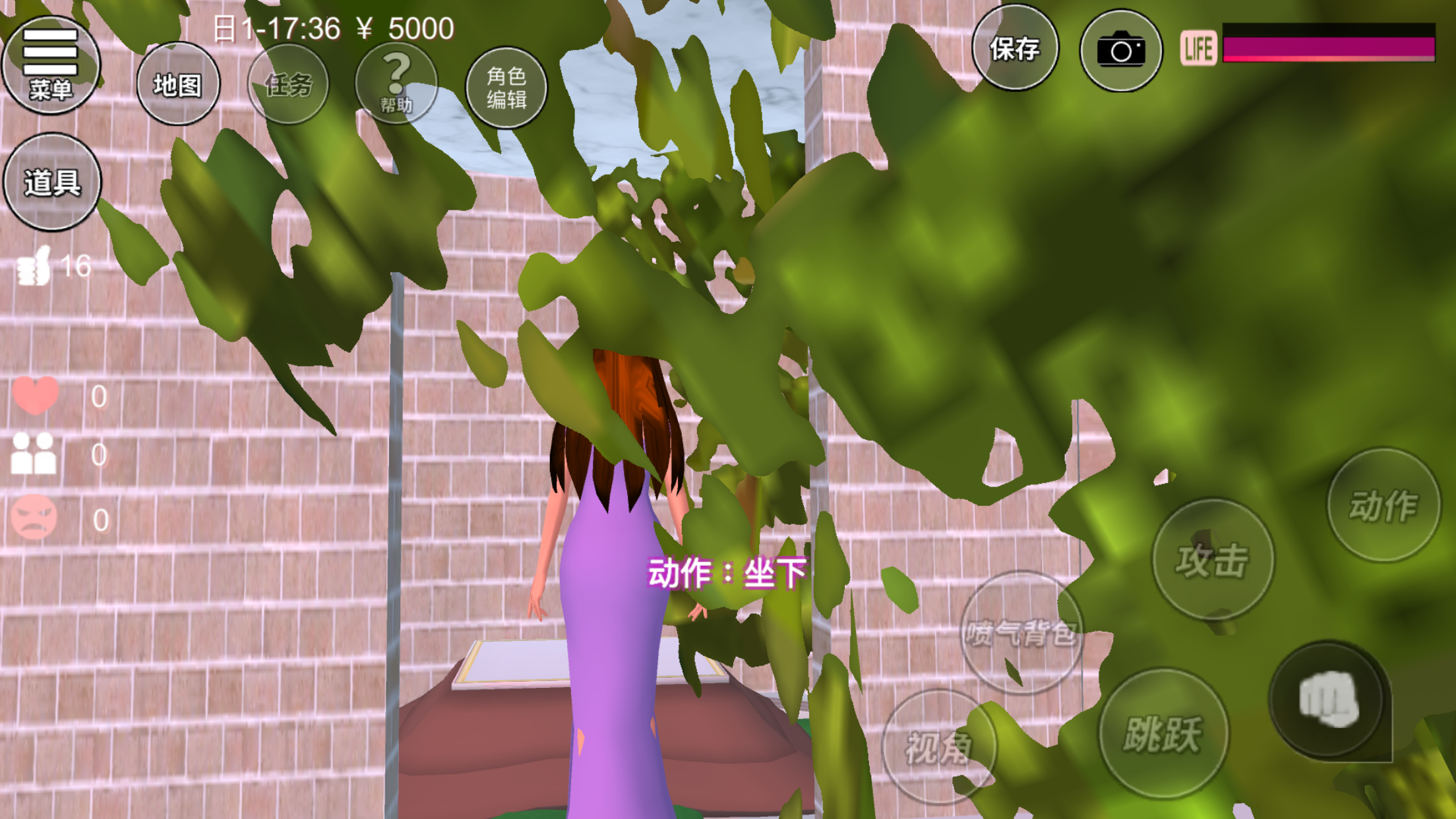Open the 帮助 help screen

[x=396, y=84]
